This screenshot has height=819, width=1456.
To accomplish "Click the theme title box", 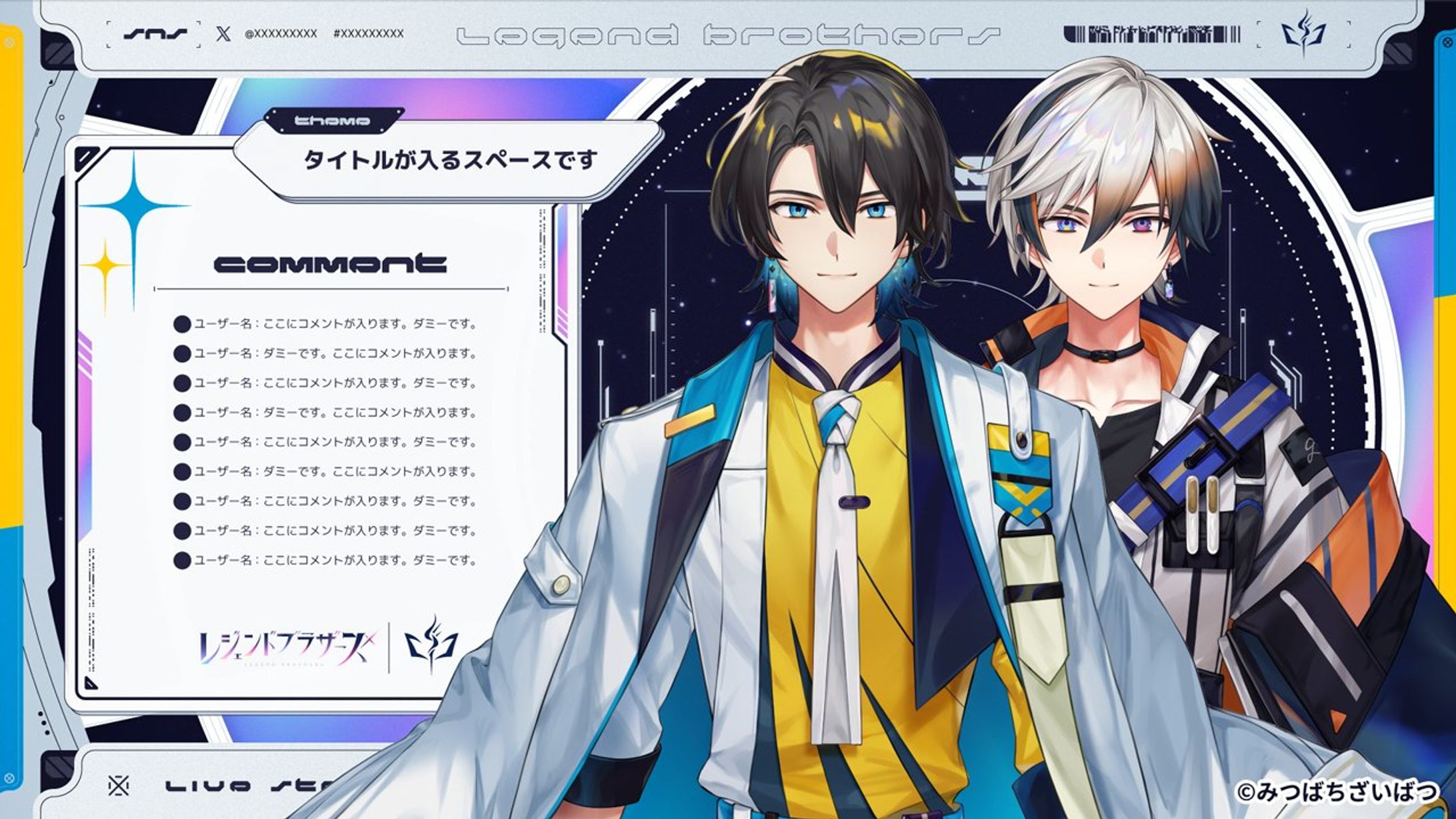I will 449,161.
